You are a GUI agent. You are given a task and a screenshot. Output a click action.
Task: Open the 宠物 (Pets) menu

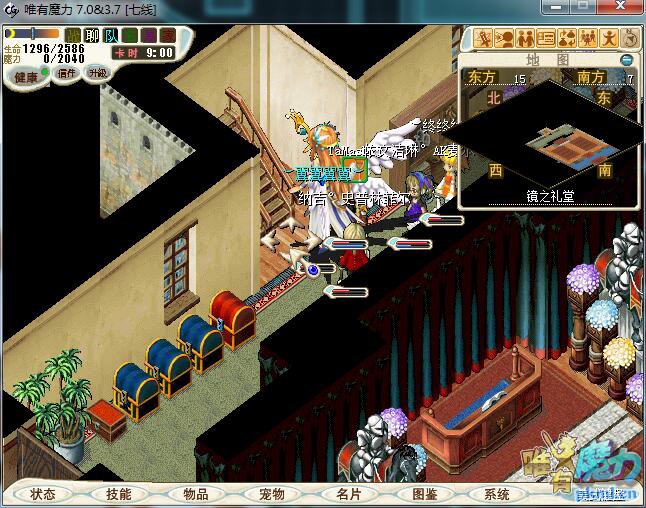point(272,494)
